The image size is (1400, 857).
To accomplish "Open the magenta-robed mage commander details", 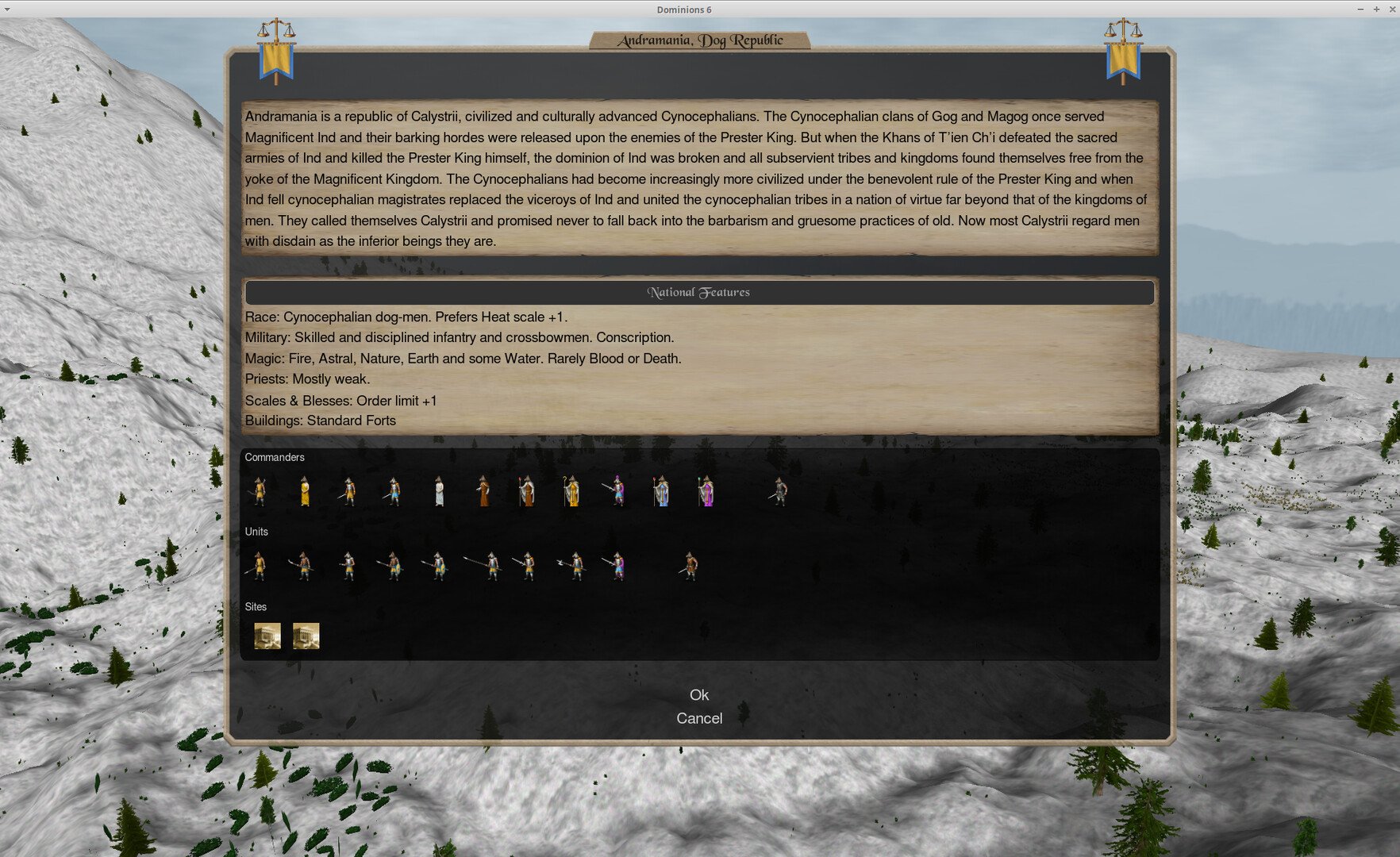I will click(x=706, y=492).
